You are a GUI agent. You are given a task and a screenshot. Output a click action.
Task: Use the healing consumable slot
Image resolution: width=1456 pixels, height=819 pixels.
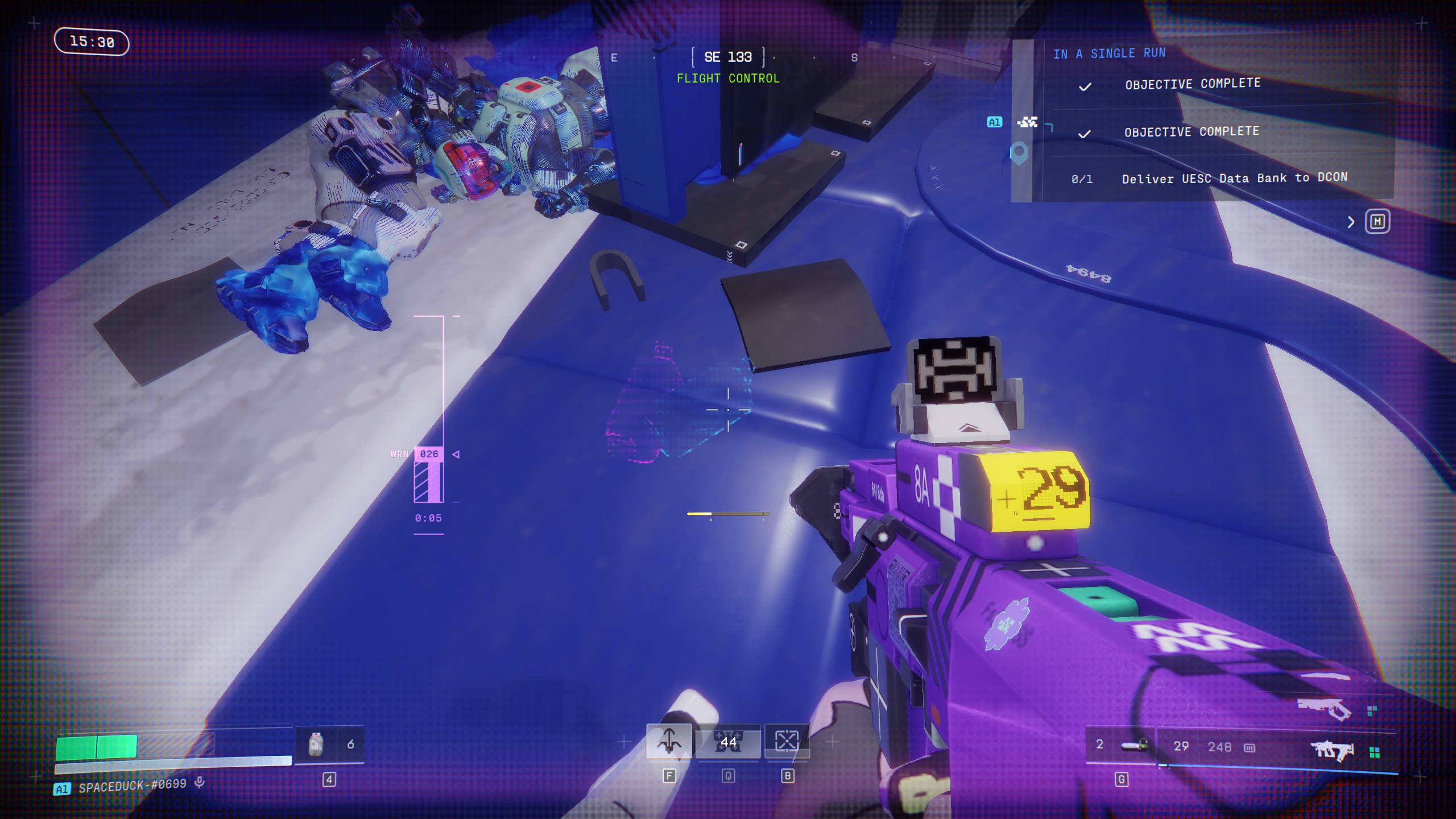point(316,744)
